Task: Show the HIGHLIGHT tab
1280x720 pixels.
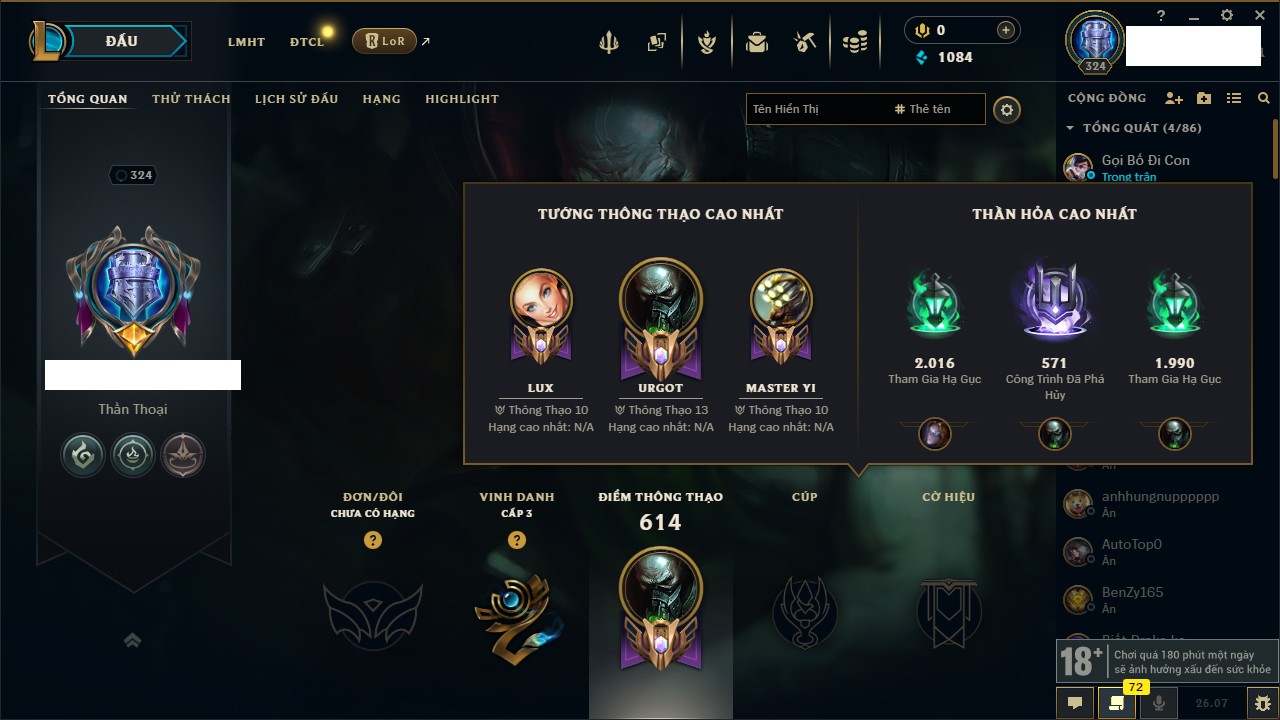Action: coord(462,99)
